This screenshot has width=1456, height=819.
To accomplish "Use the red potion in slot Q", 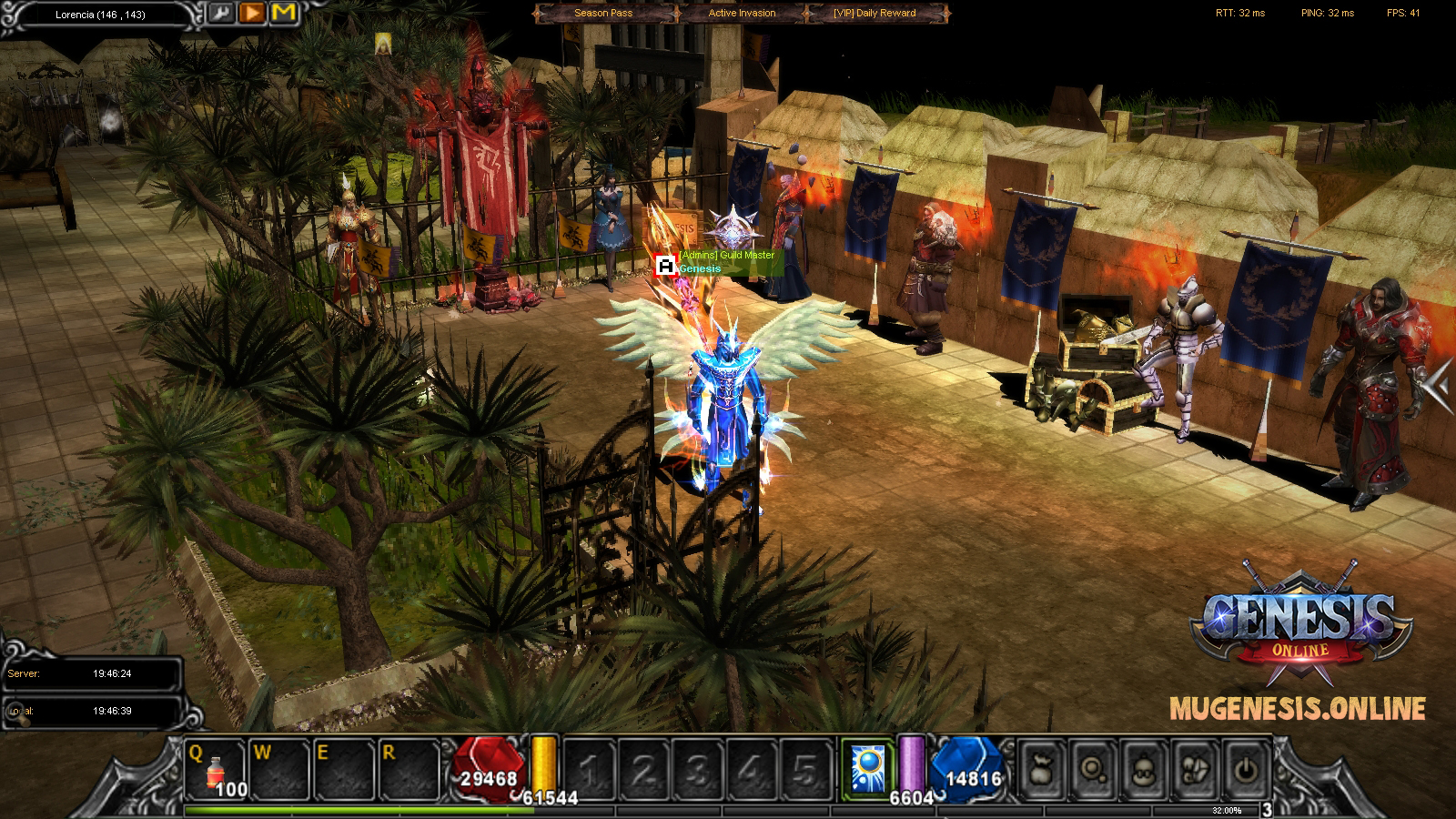I will coord(216,770).
